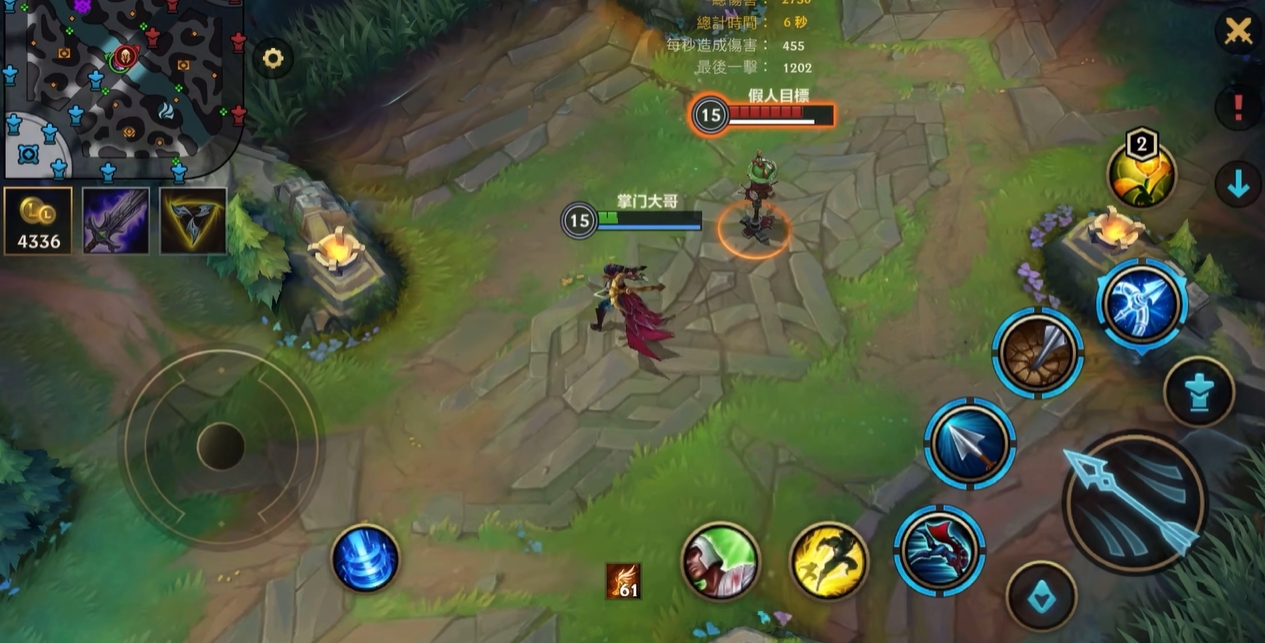Tap the main spear basic attack button
This screenshot has height=643, width=1265.
click(1134, 502)
